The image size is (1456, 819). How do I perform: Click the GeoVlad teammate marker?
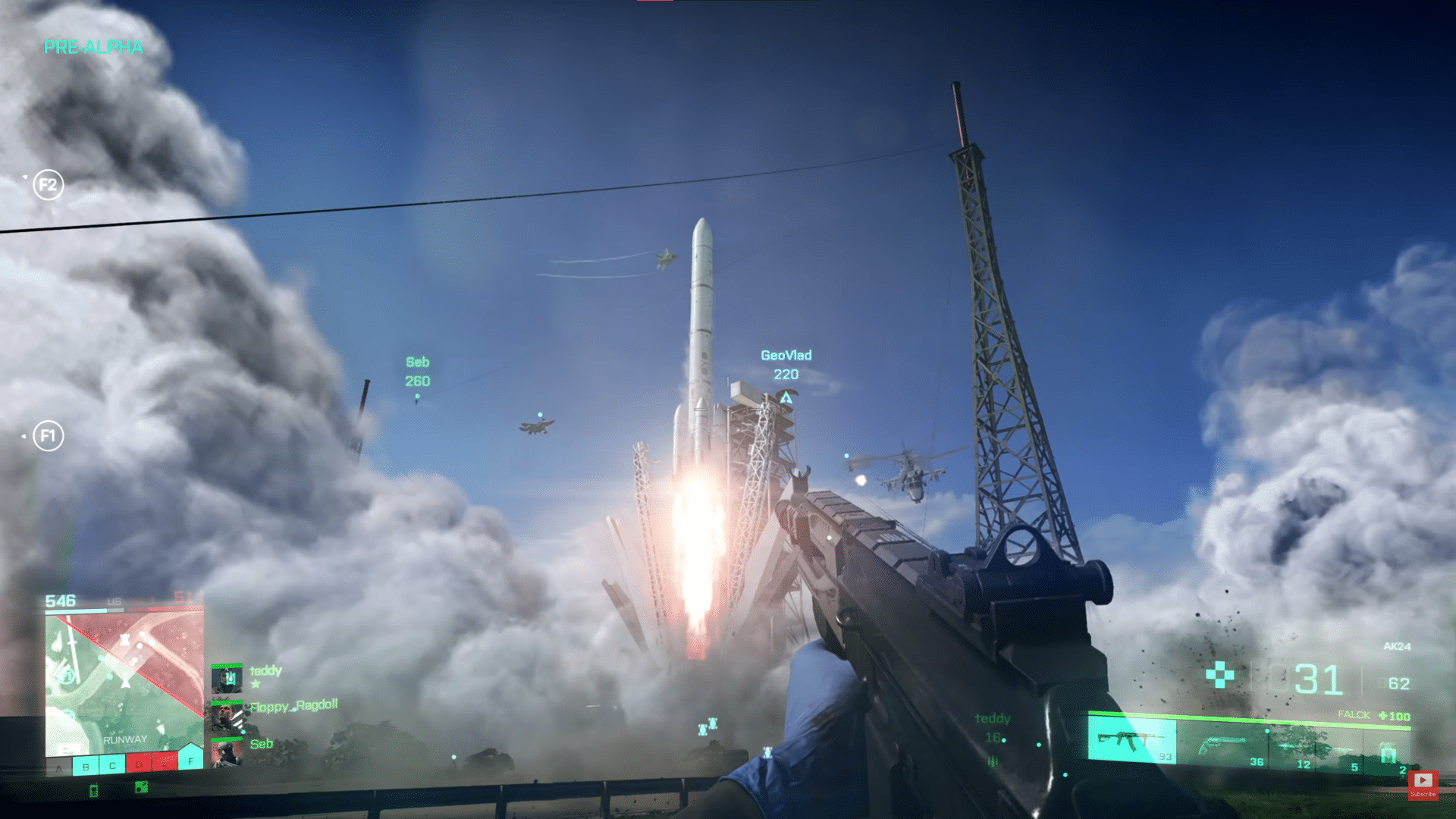pos(786,397)
